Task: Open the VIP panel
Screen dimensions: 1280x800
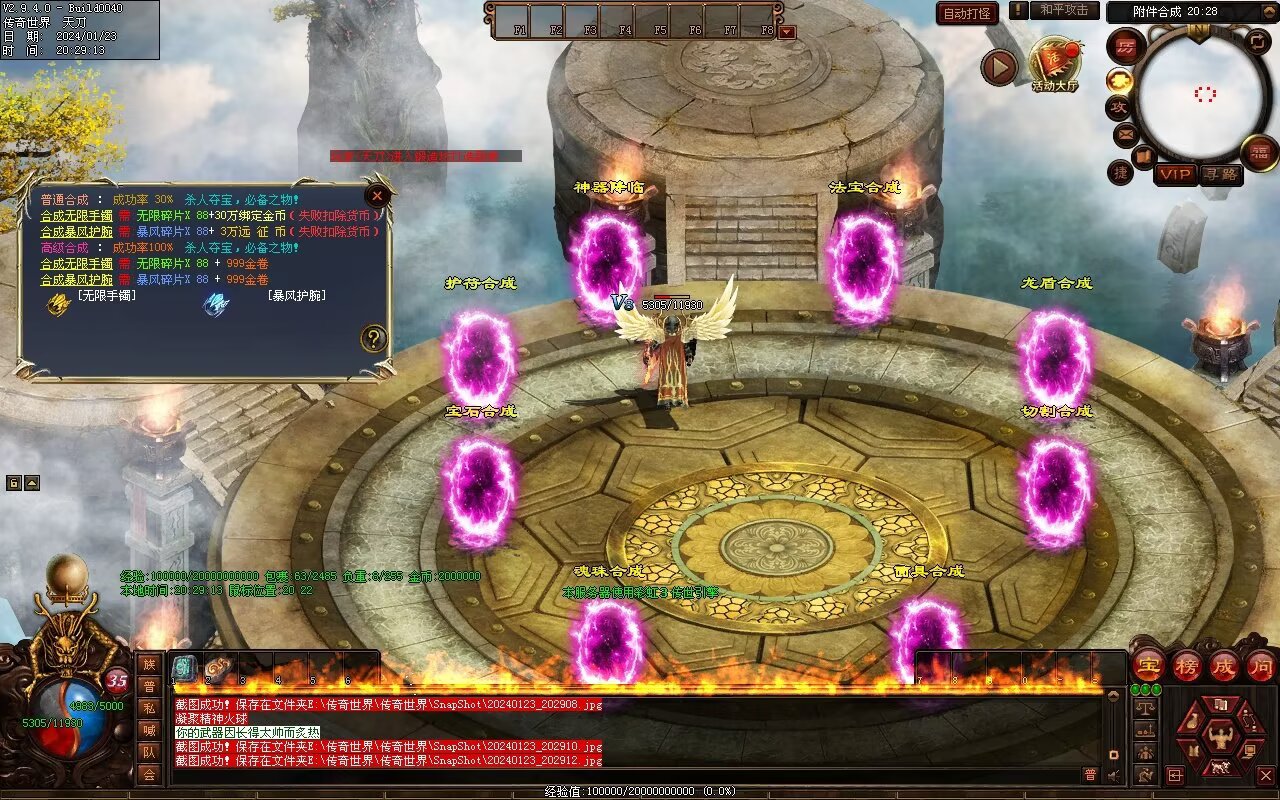Action: coord(1176,175)
